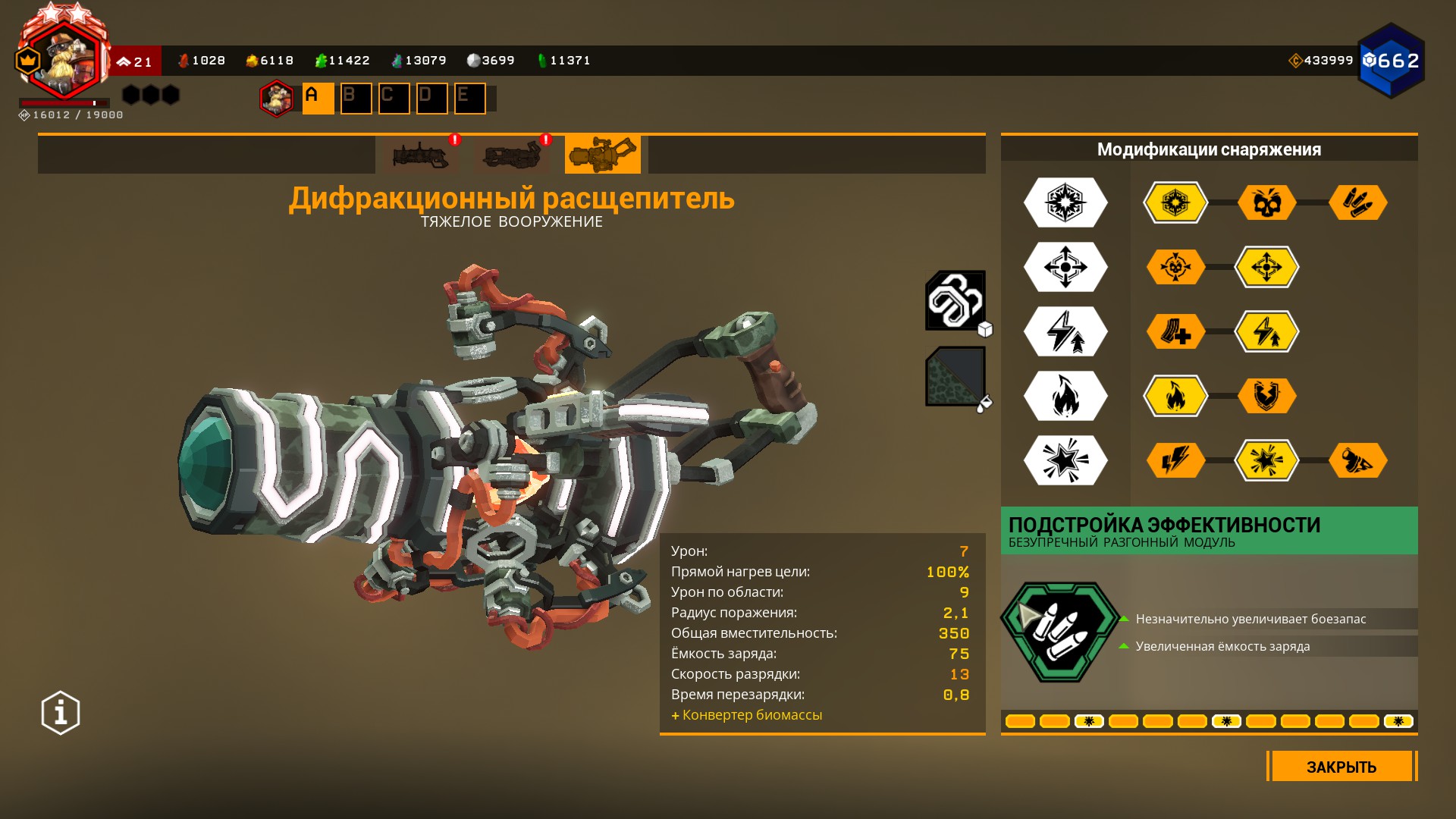The image size is (1456, 819).
Task: Select the star-burst tier-five modification
Action: click(x=1266, y=460)
